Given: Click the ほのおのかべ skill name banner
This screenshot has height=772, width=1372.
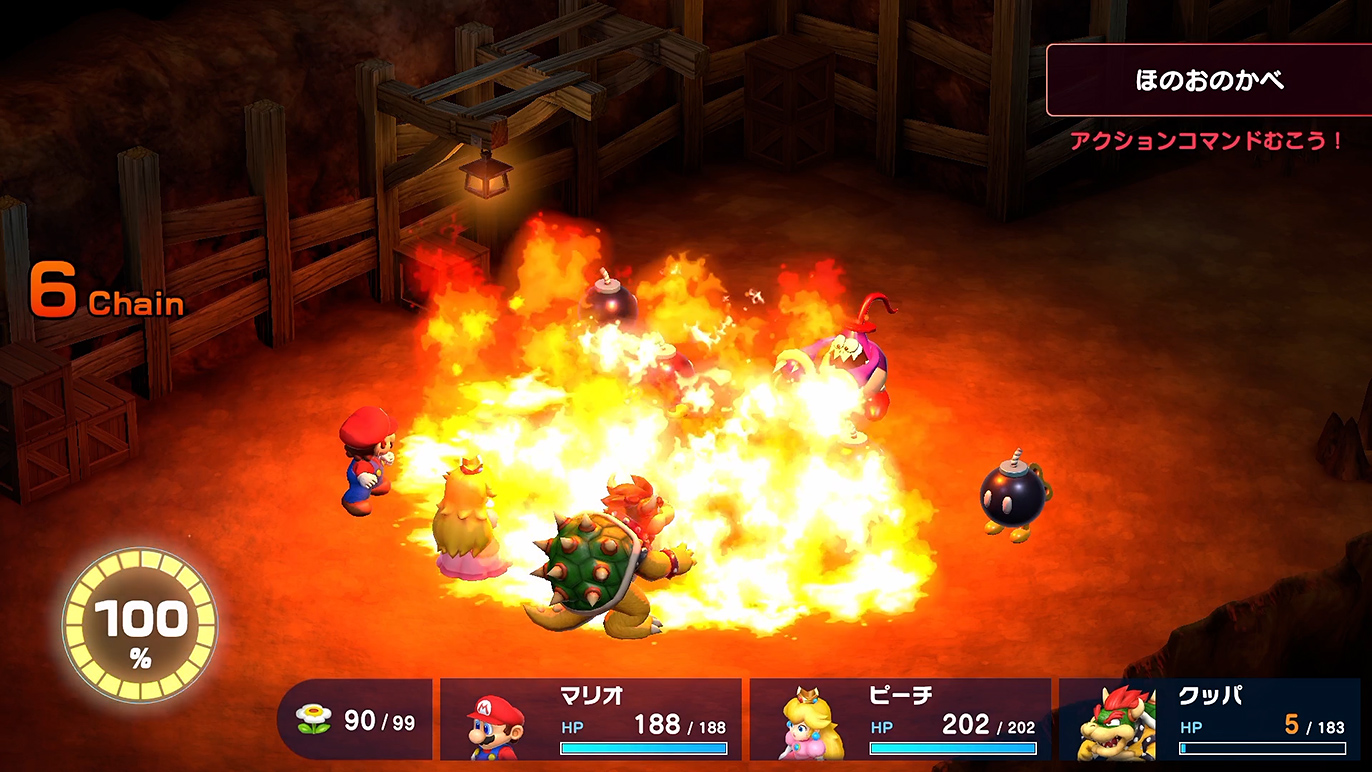Looking at the screenshot, I should (1208, 81).
